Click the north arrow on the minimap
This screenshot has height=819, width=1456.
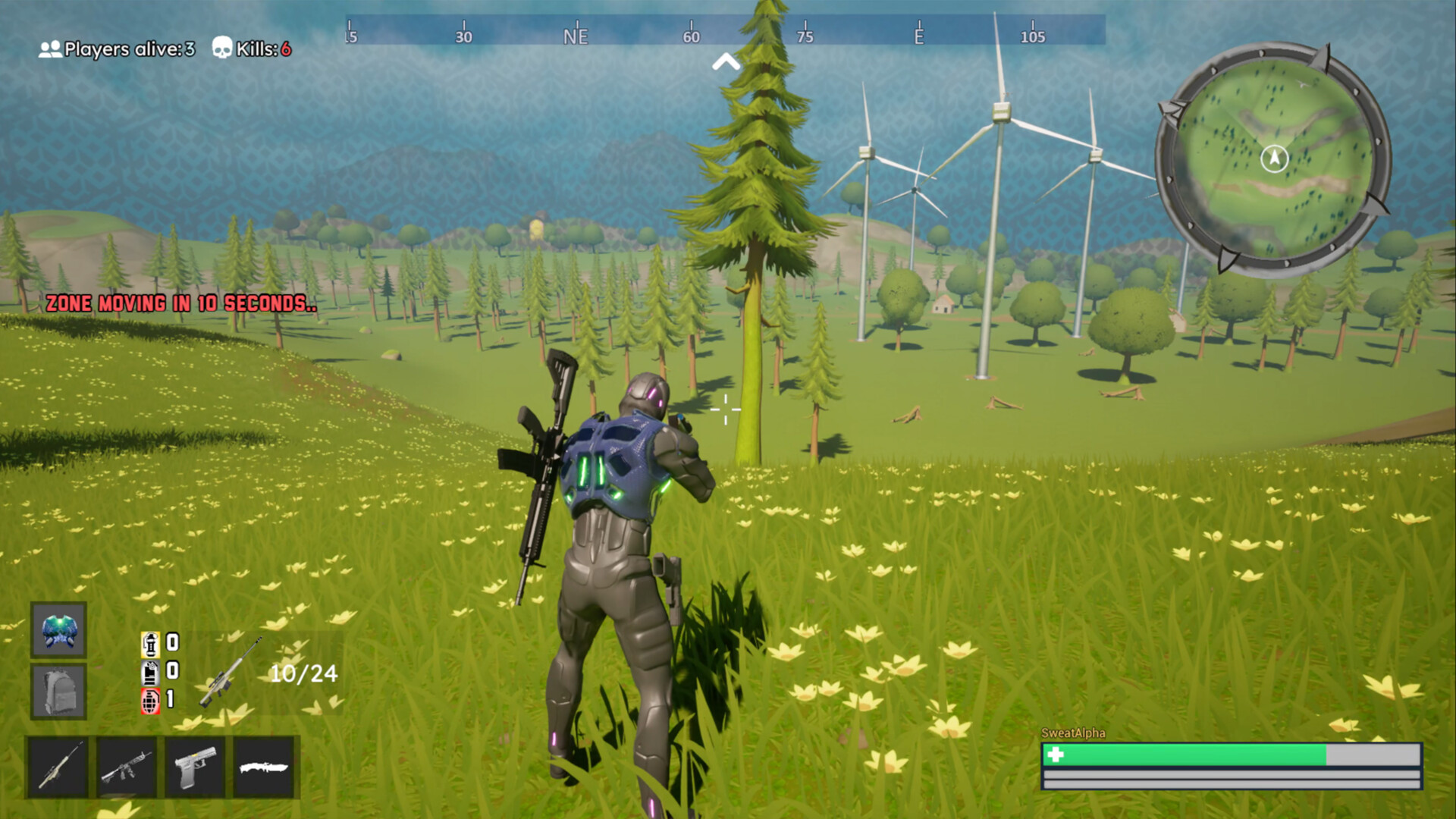1275,158
